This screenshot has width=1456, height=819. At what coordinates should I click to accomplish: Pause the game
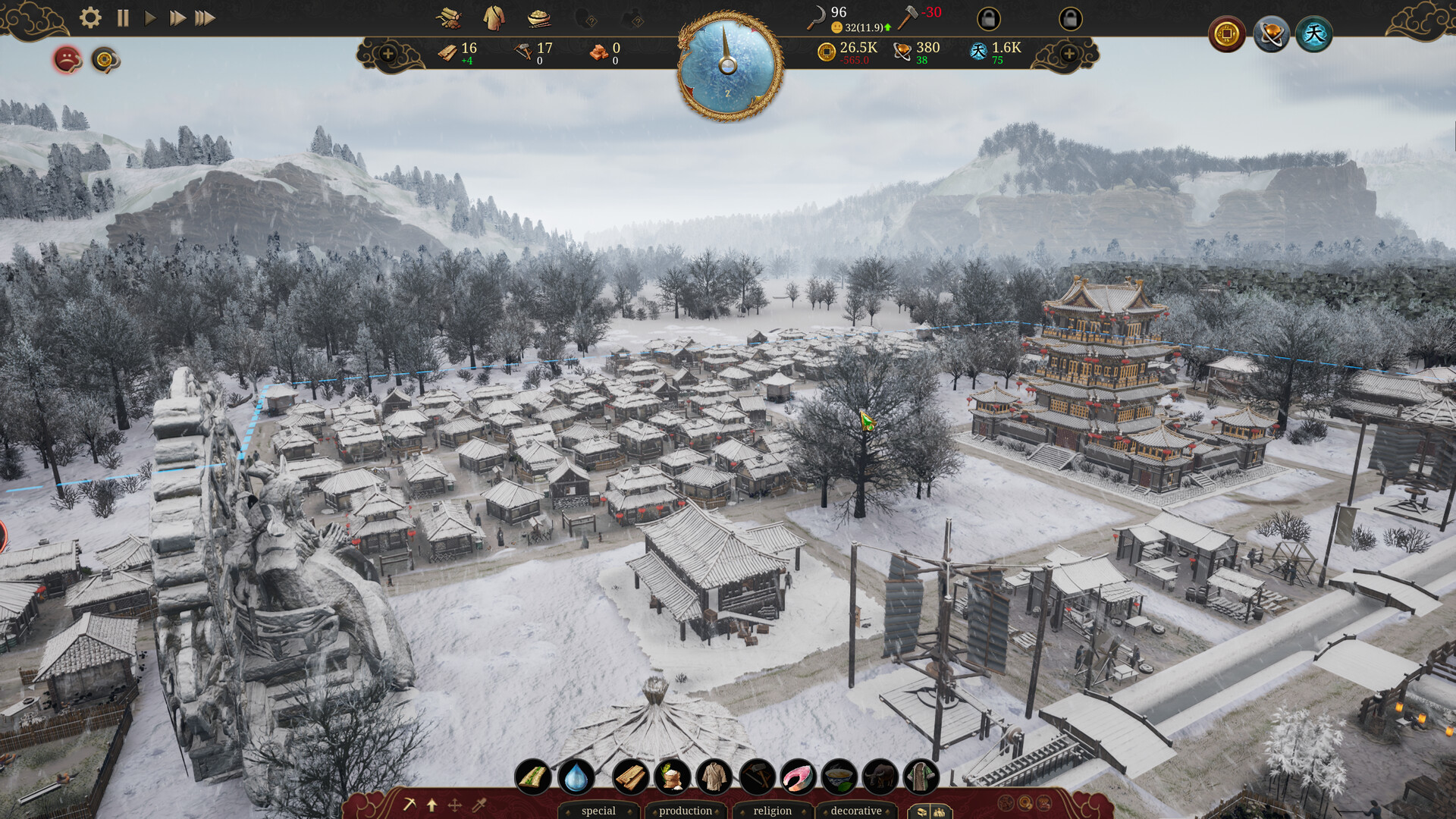click(121, 19)
